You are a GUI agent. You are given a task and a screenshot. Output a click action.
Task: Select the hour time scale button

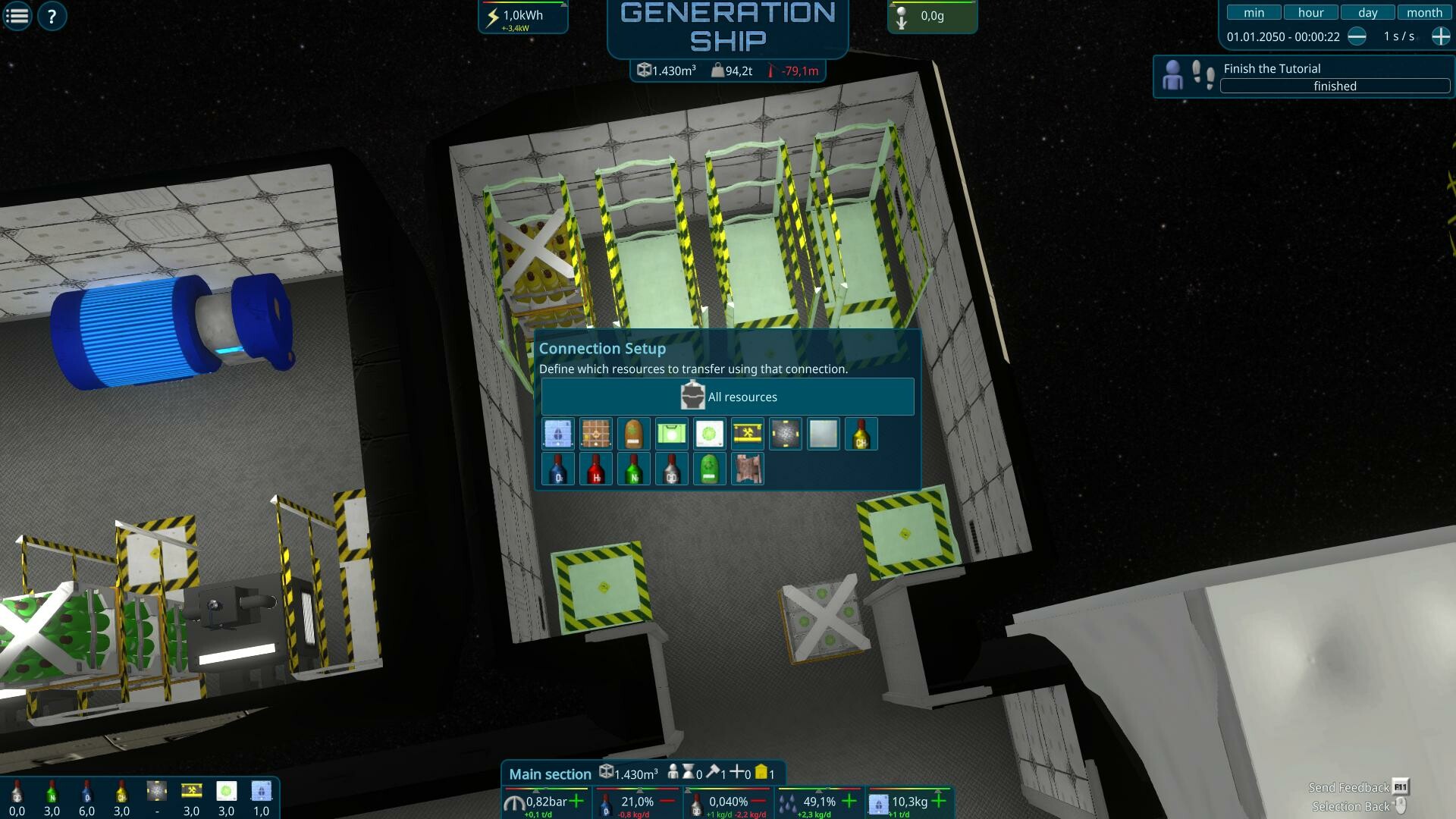(1310, 12)
